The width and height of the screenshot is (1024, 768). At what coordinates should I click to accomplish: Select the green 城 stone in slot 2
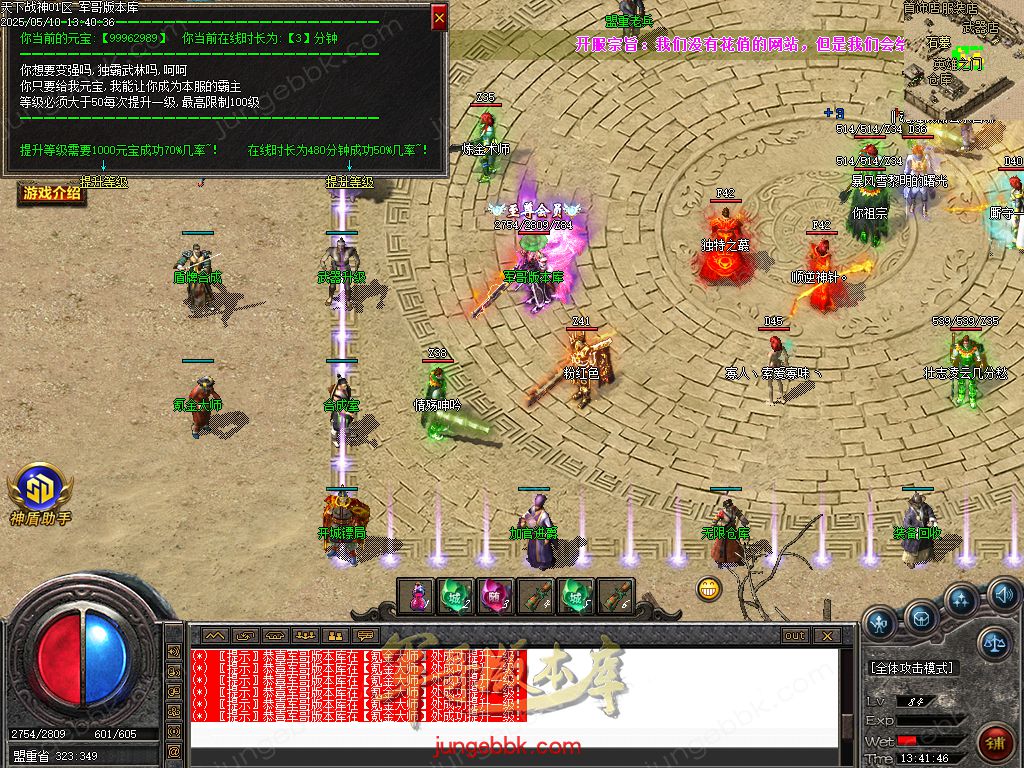click(456, 596)
